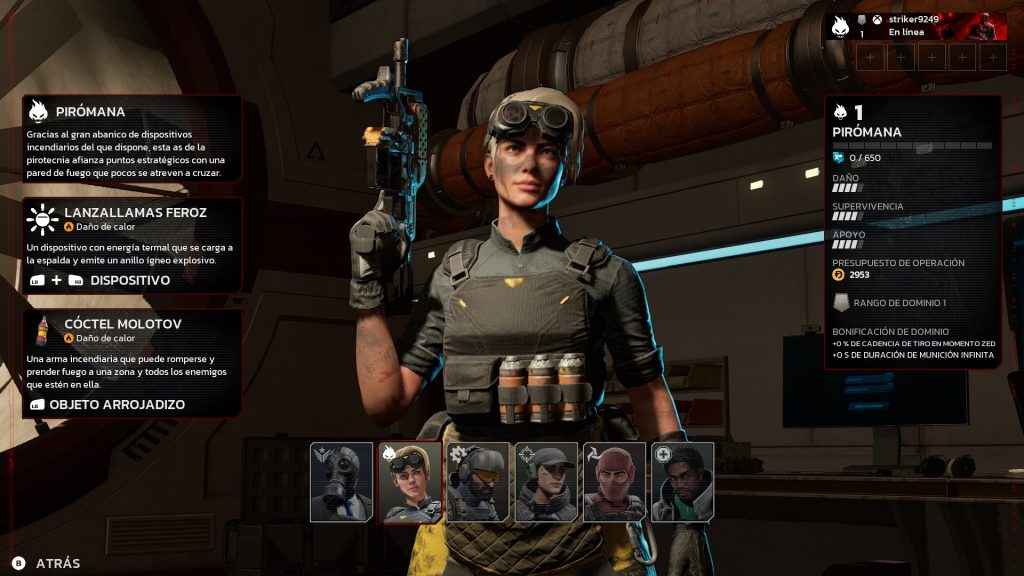The height and width of the screenshot is (576, 1024).
Task: Select the crosshair-icon character wearing a cap
Action: coord(546,482)
